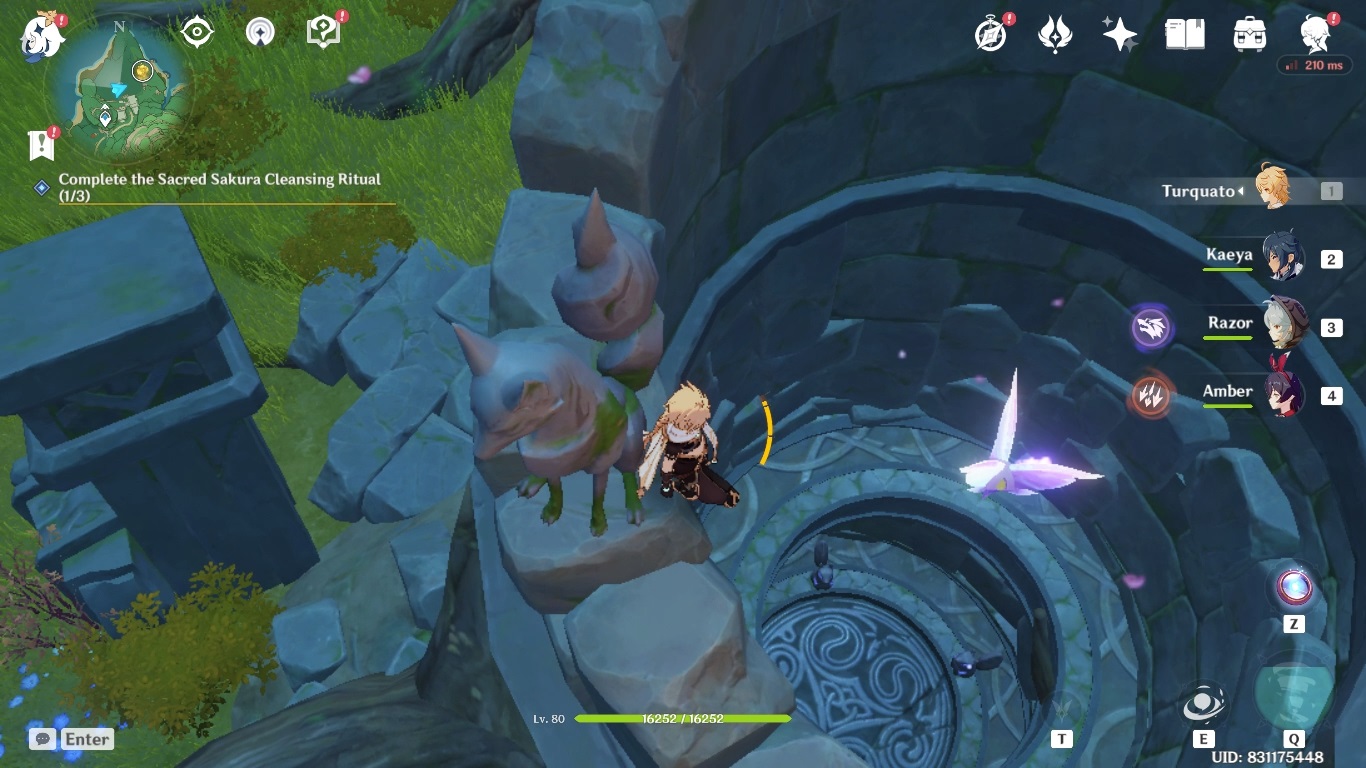Activate the Elemental Skill icon
Viewport: 1366px width, 768px height.
click(1202, 704)
